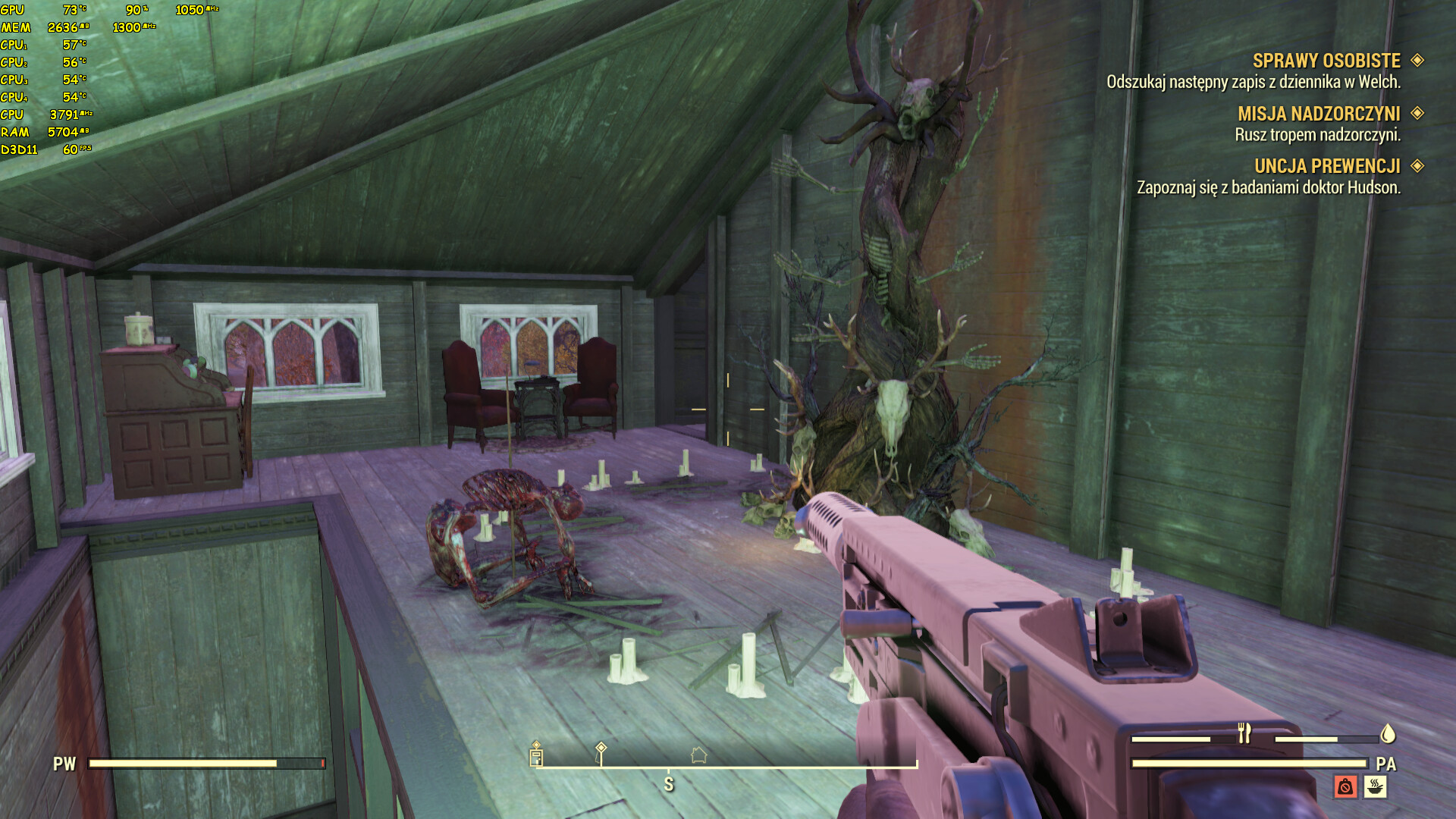Select the door quest marker on compass
The width and height of the screenshot is (1456, 819).
(536, 755)
